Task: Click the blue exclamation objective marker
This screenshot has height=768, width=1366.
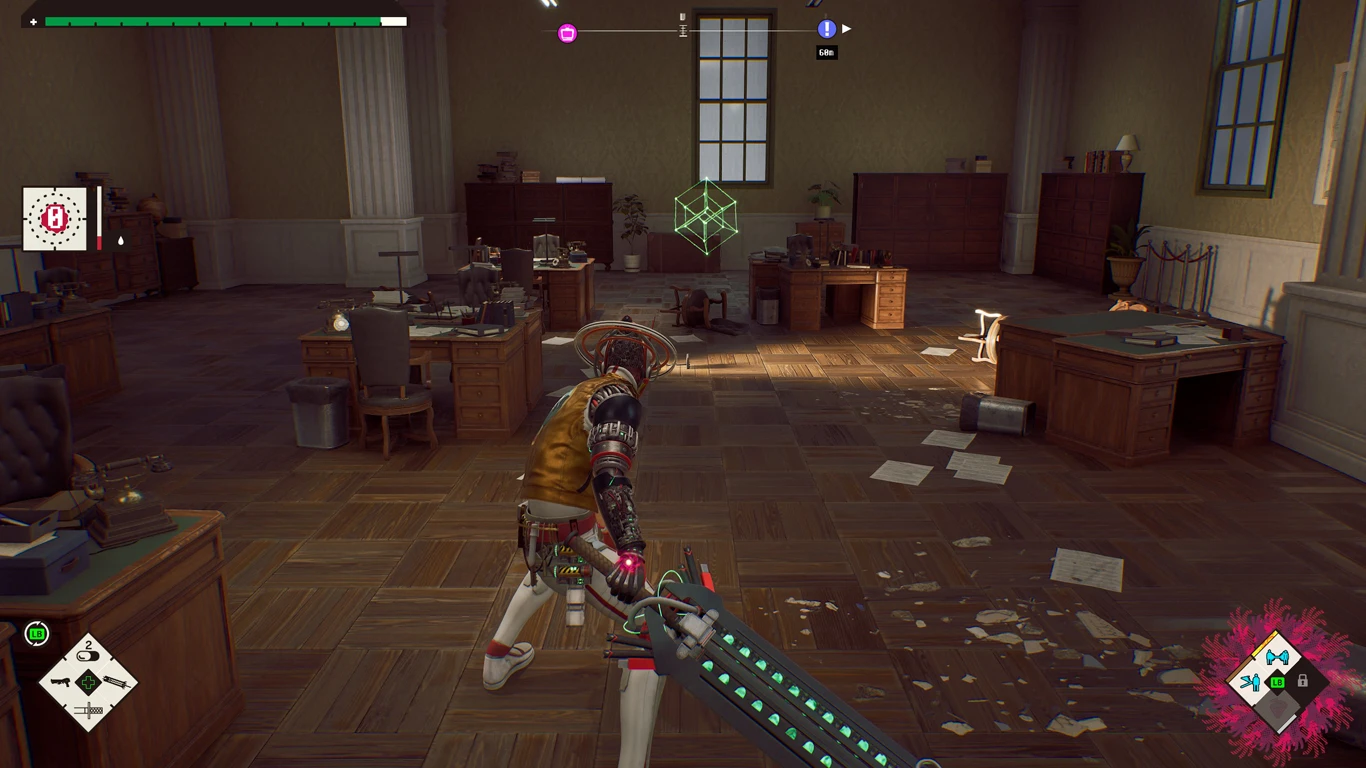Action: (x=826, y=29)
